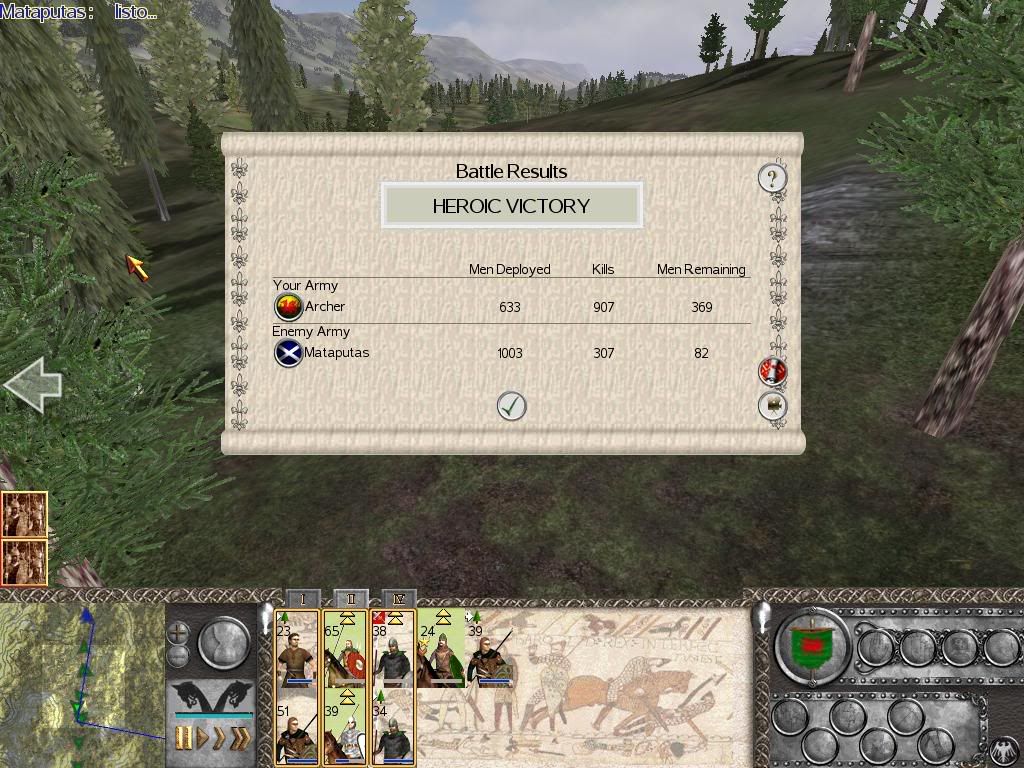The image size is (1024, 768).
Task: Select the unit card with 51 men
Action: point(296,733)
